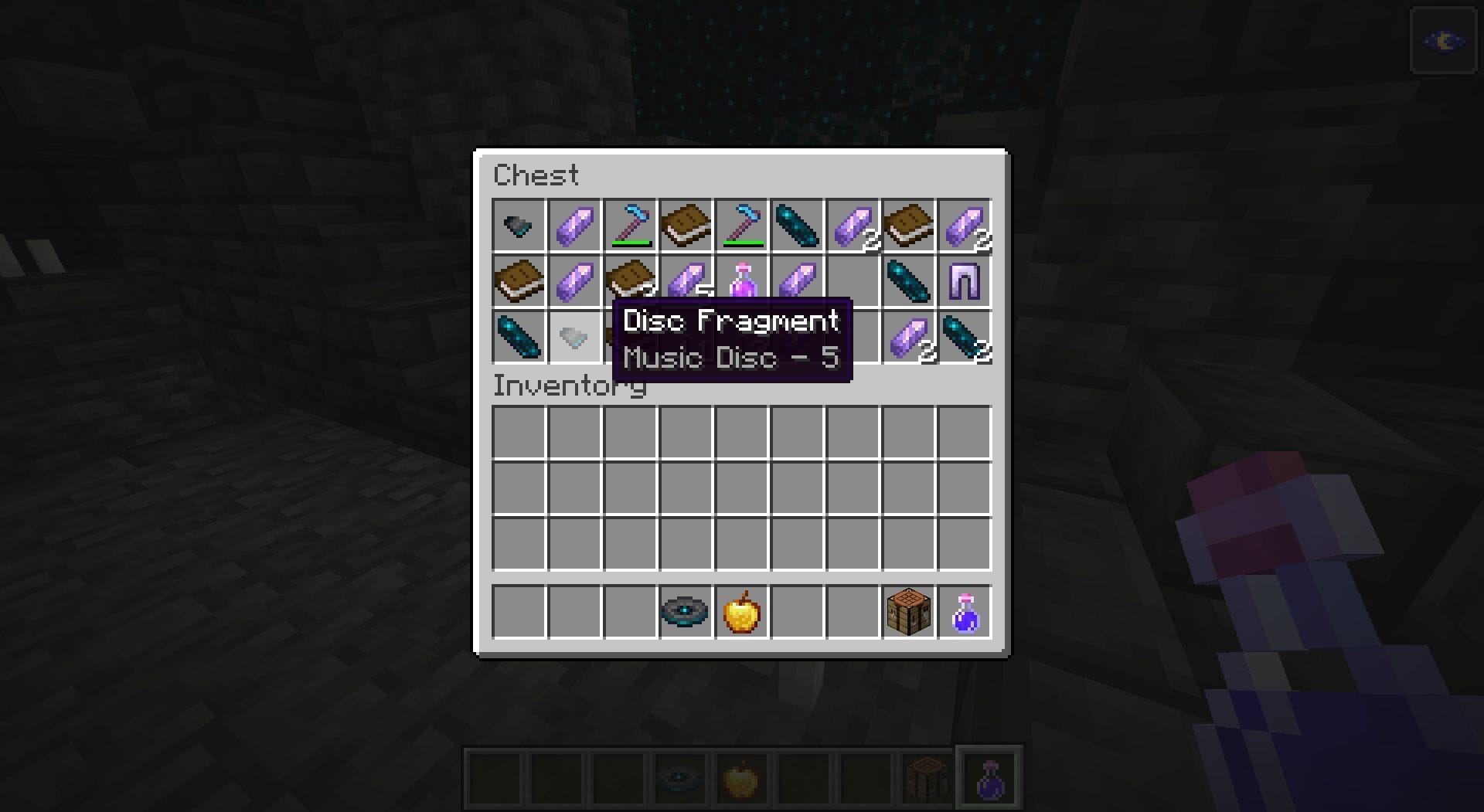The height and width of the screenshot is (812, 1484).
Task: Click an empty hotbar slot
Action: coord(518,613)
